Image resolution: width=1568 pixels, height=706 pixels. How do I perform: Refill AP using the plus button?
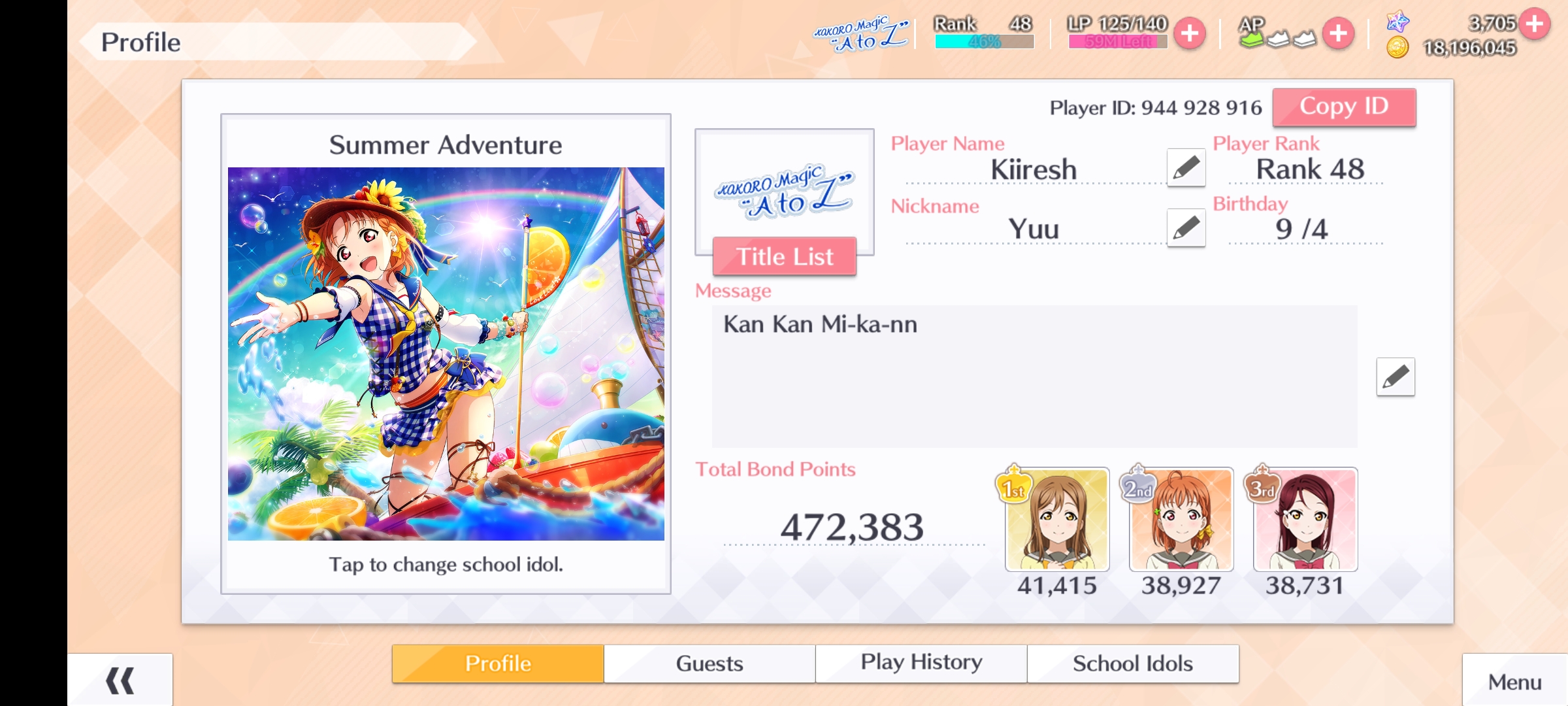coord(1338,33)
